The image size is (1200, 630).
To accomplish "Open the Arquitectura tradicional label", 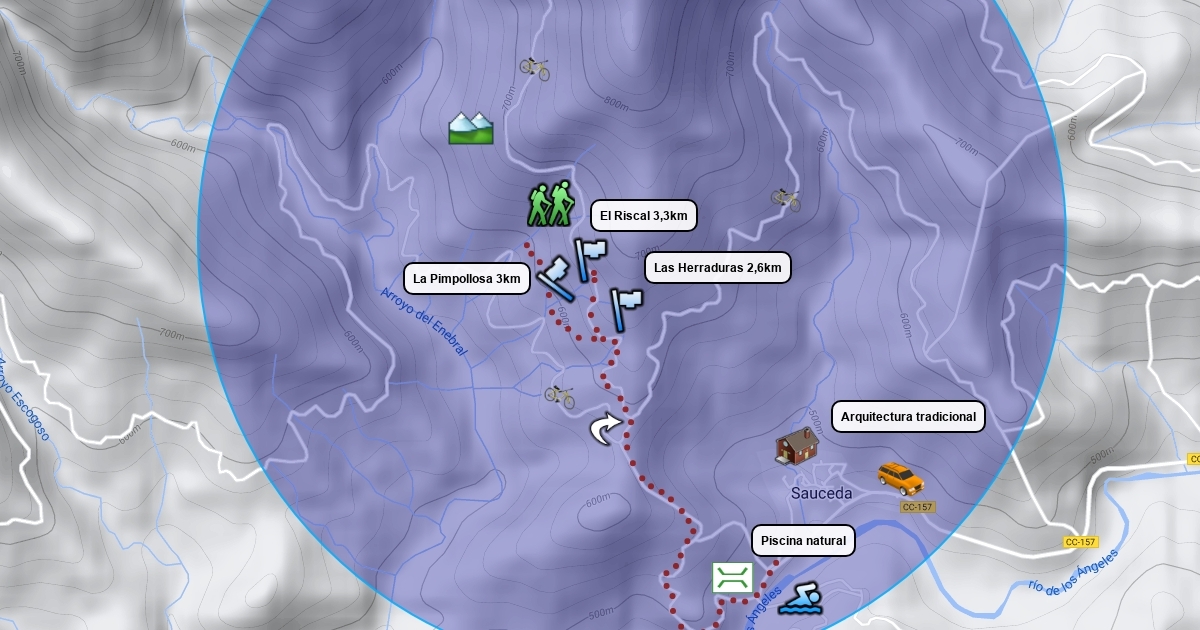I will [x=908, y=417].
